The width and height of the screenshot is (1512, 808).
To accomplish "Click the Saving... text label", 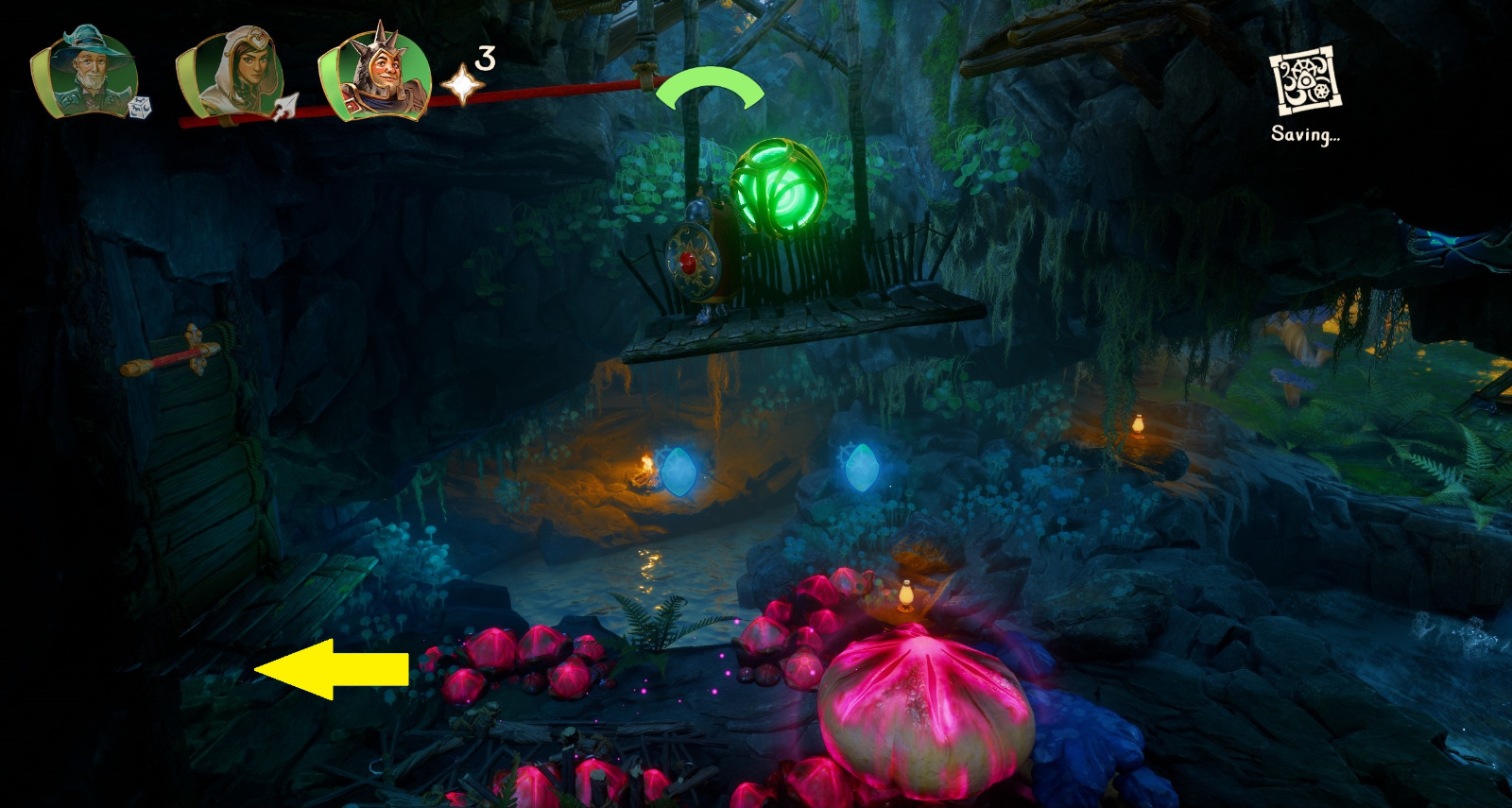I will (x=1308, y=136).
